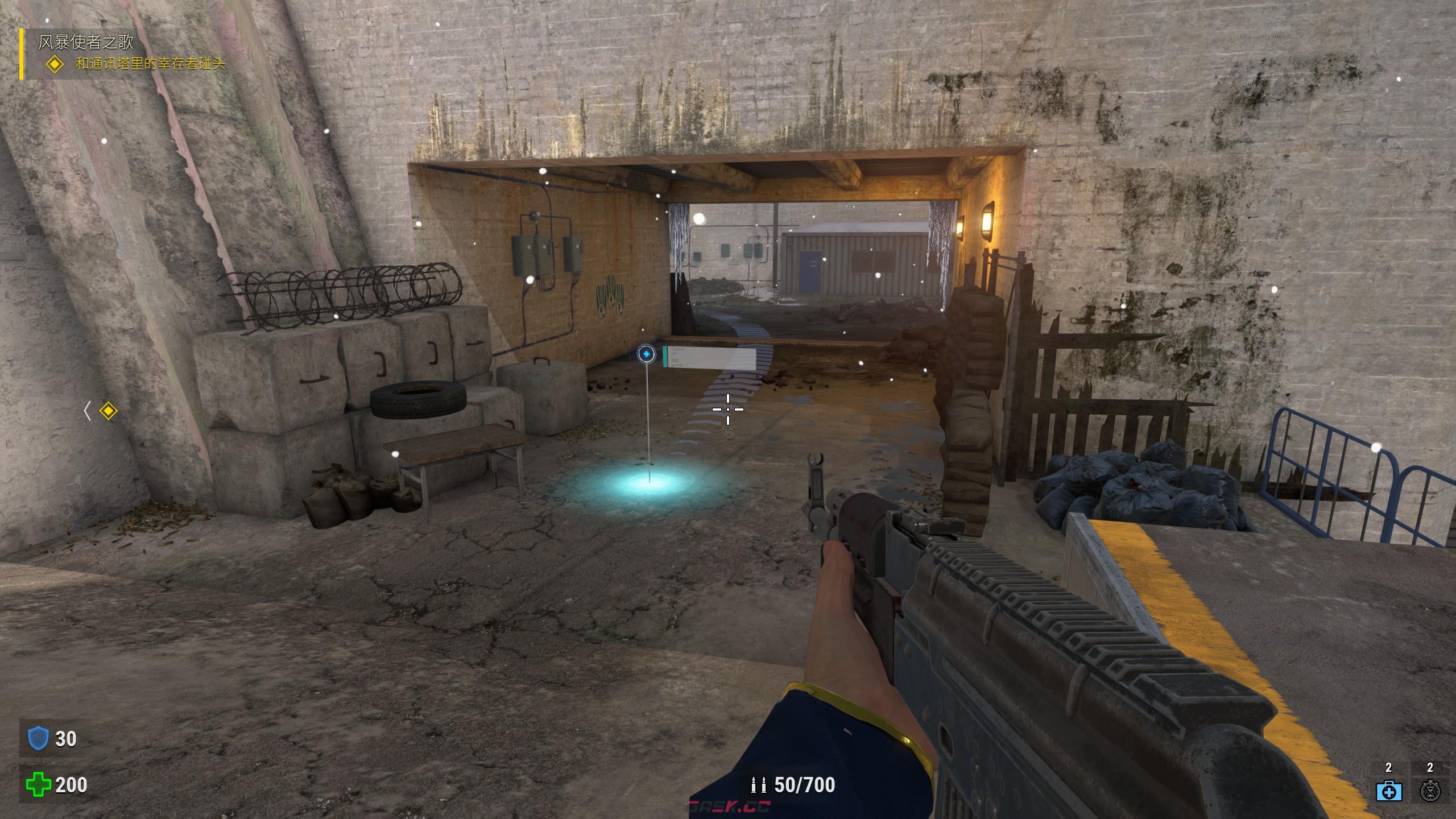Click the blue waypoint marker icon
The width and height of the screenshot is (1456, 819).
[x=646, y=354]
